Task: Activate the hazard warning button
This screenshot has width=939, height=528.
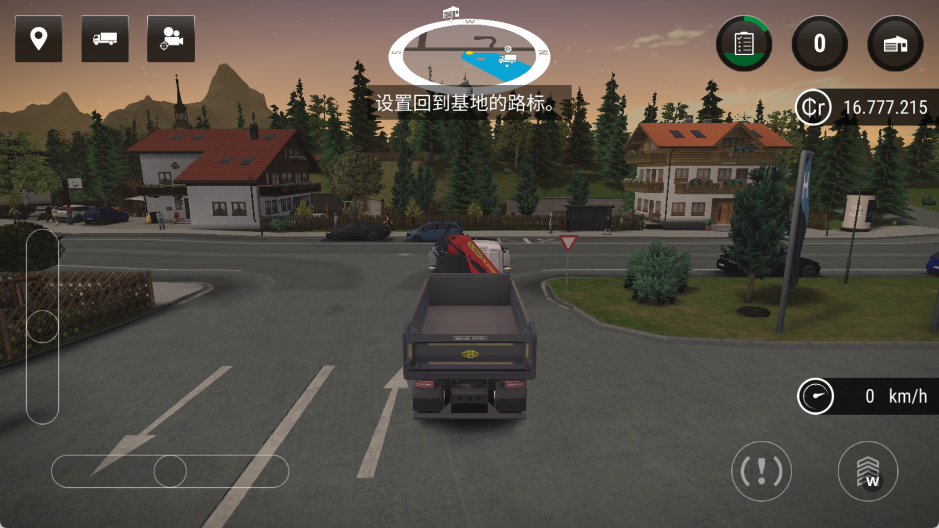Action: tap(762, 471)
